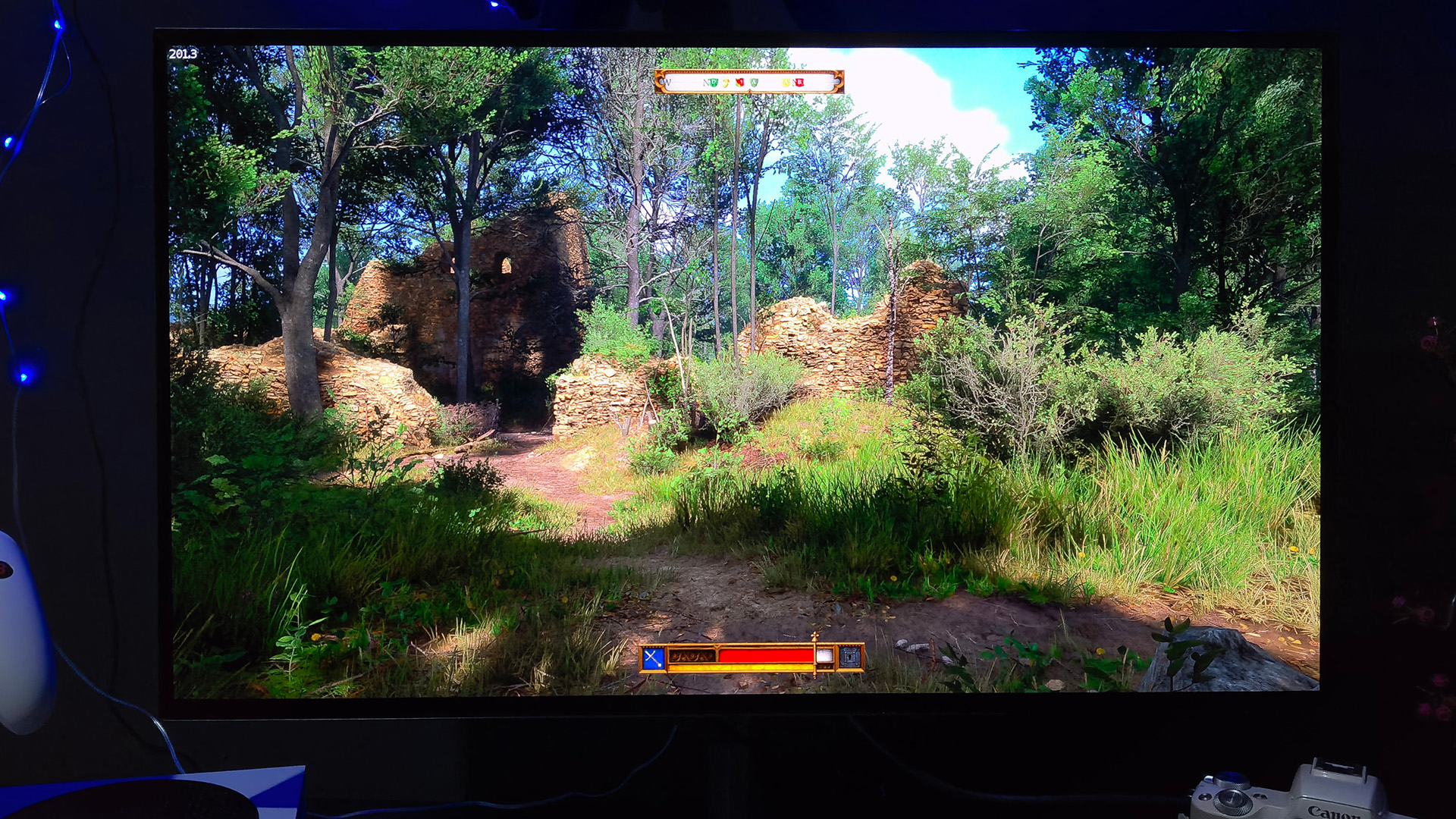This screenshot has width=1456, height=819.
Task: Click the compass bar at the top
Action: [748, 82]
